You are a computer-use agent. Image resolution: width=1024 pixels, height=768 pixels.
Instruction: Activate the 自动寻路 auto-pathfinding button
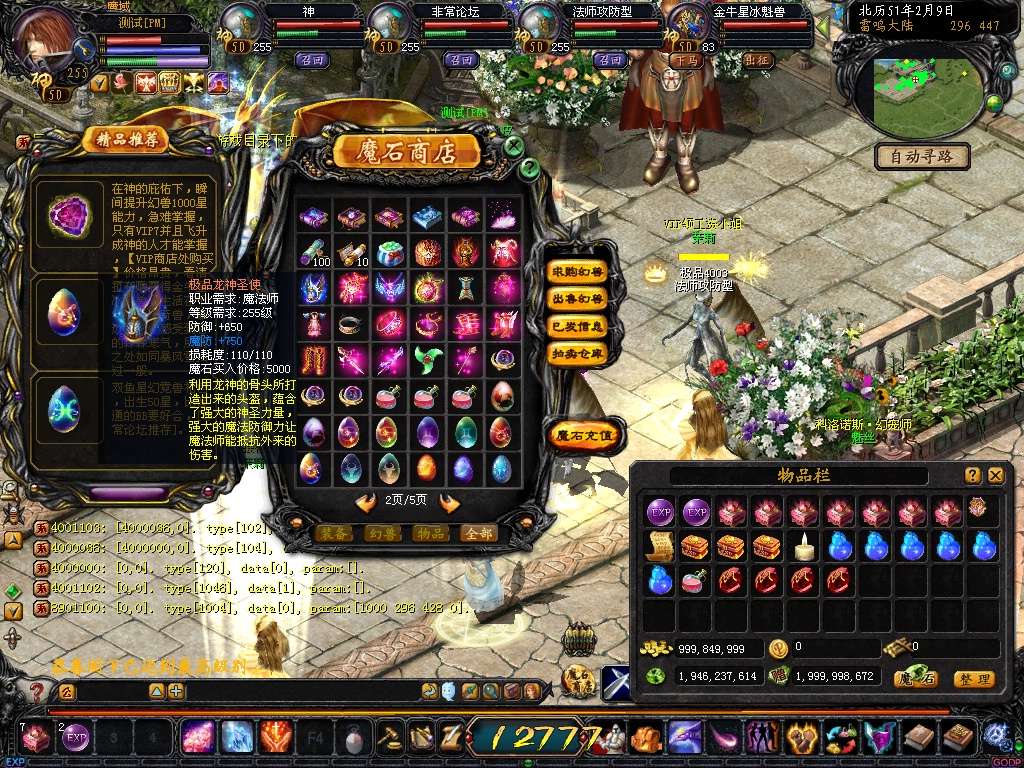point(922,156)
